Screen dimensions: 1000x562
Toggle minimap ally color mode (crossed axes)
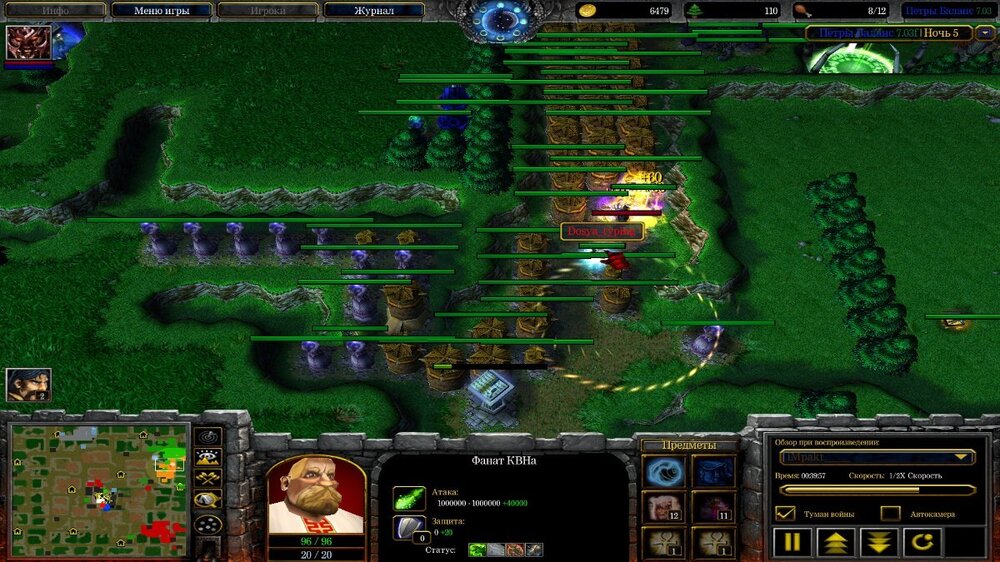208,481
